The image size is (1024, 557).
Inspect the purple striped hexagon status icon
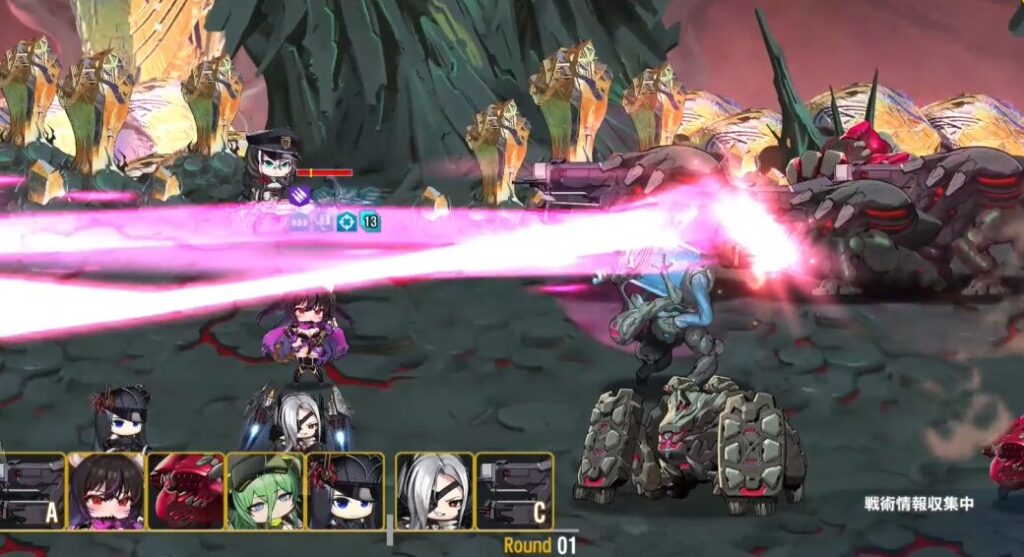(300, 196)
